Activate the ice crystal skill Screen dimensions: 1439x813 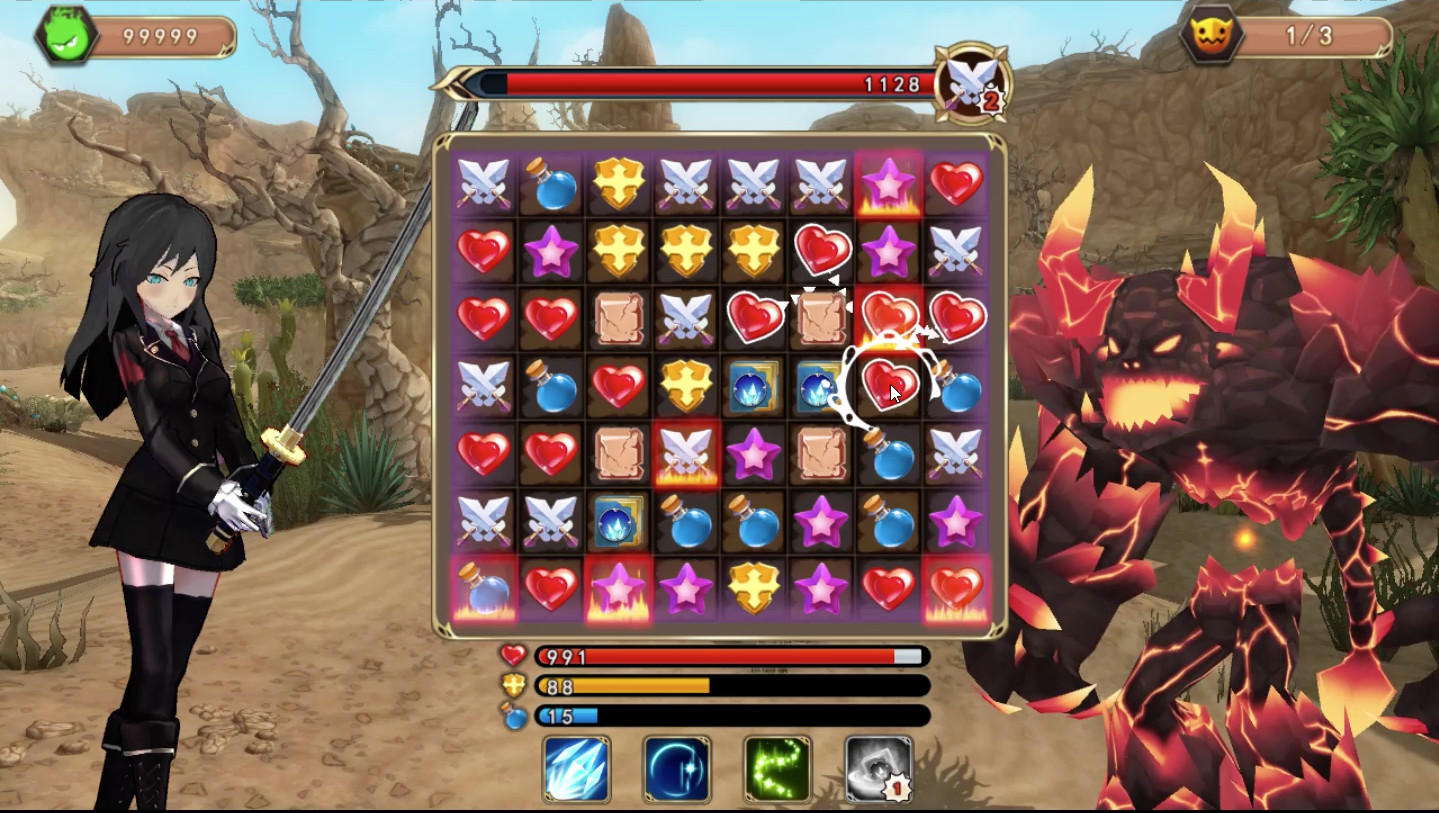pos(576,769)
